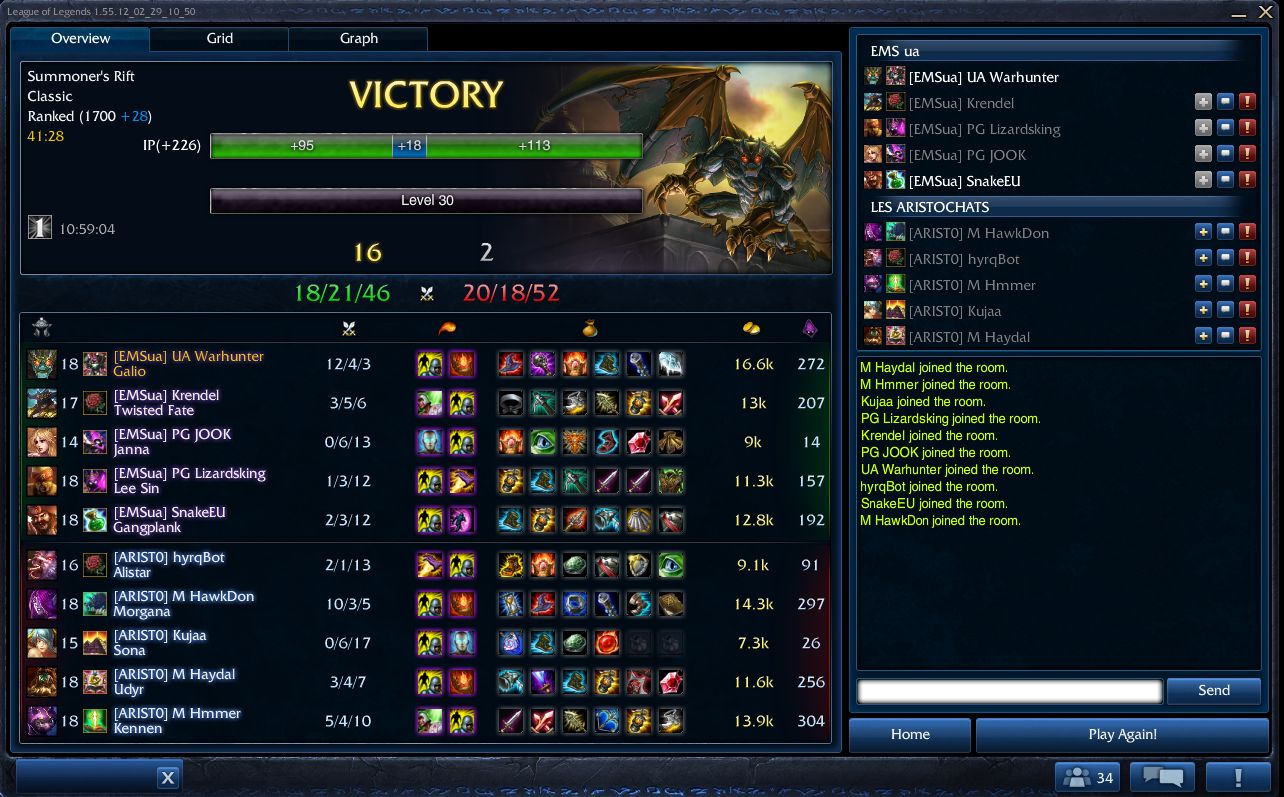Viewport: 1284px width, 797px height.
Task: Focus the chat text input box
Action: [1009, 690]
